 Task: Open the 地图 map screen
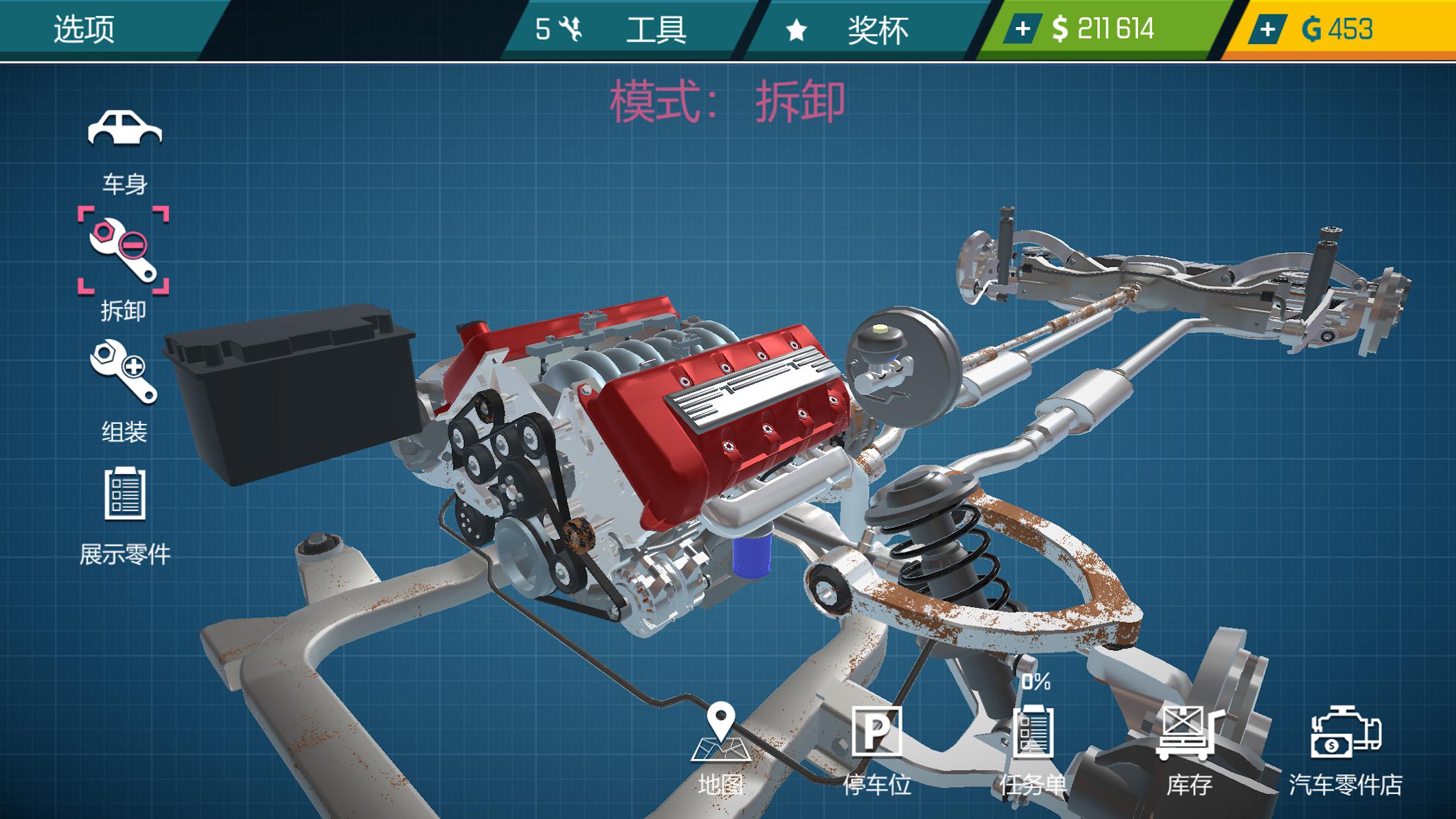723,742
